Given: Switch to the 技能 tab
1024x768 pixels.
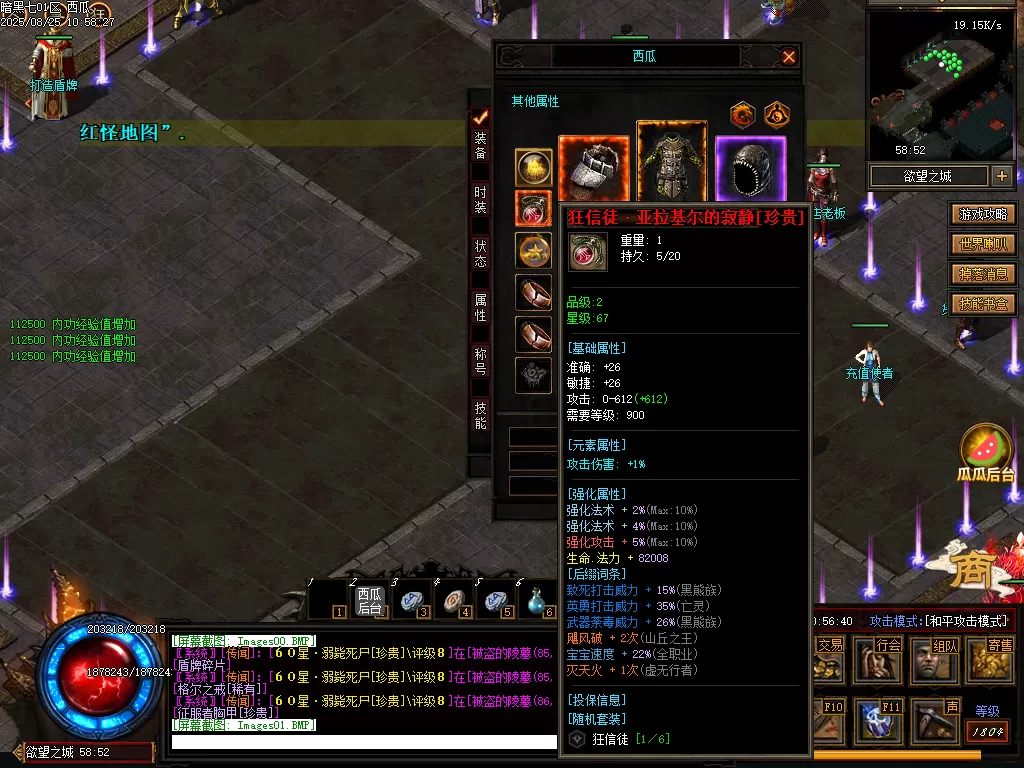Looking at the screenshot, I should tap(481, 415).
